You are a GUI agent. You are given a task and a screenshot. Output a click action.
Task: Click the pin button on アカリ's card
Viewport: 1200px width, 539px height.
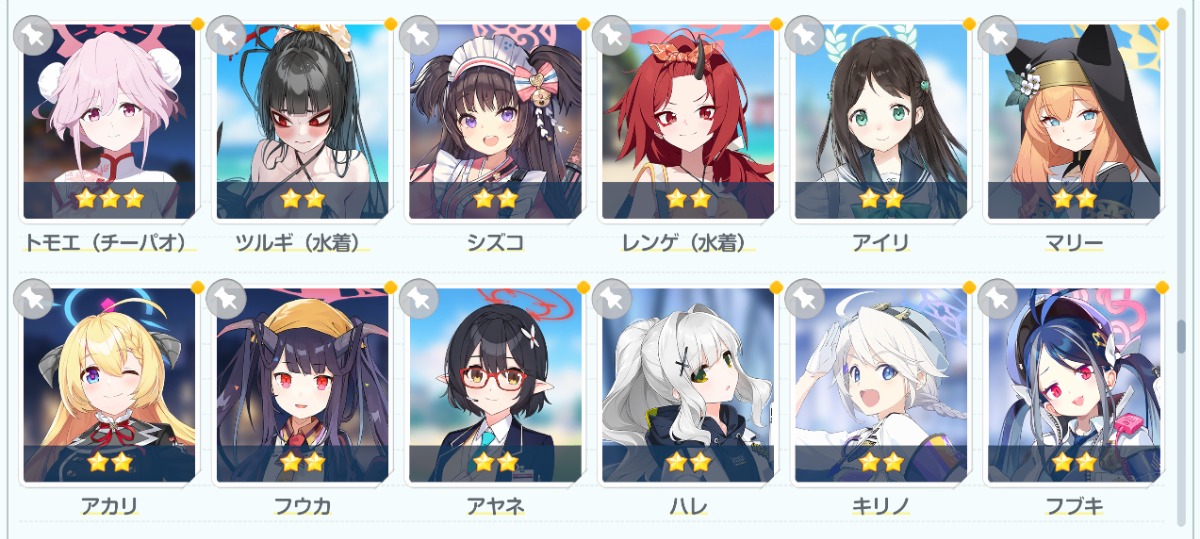click(33, 297)
